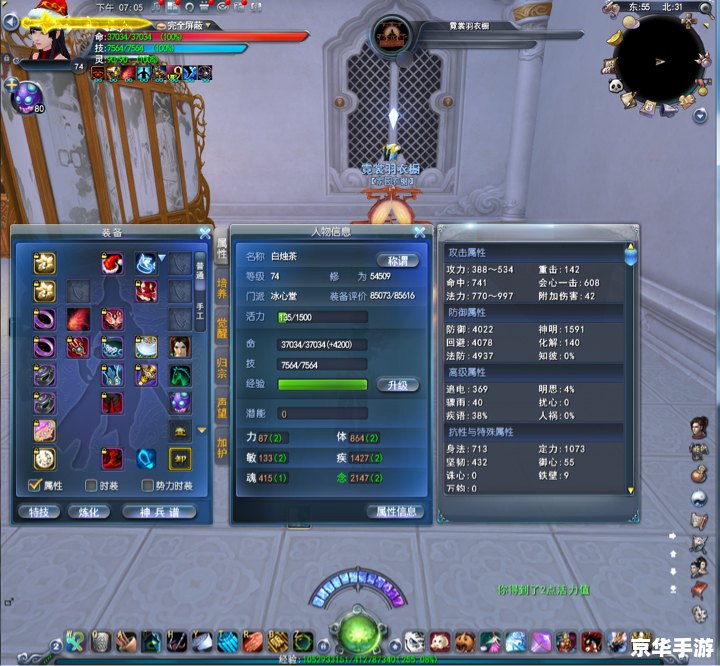The image size is (720, 666).
Task: Click the 升级 level-up button
Action: 396,385
